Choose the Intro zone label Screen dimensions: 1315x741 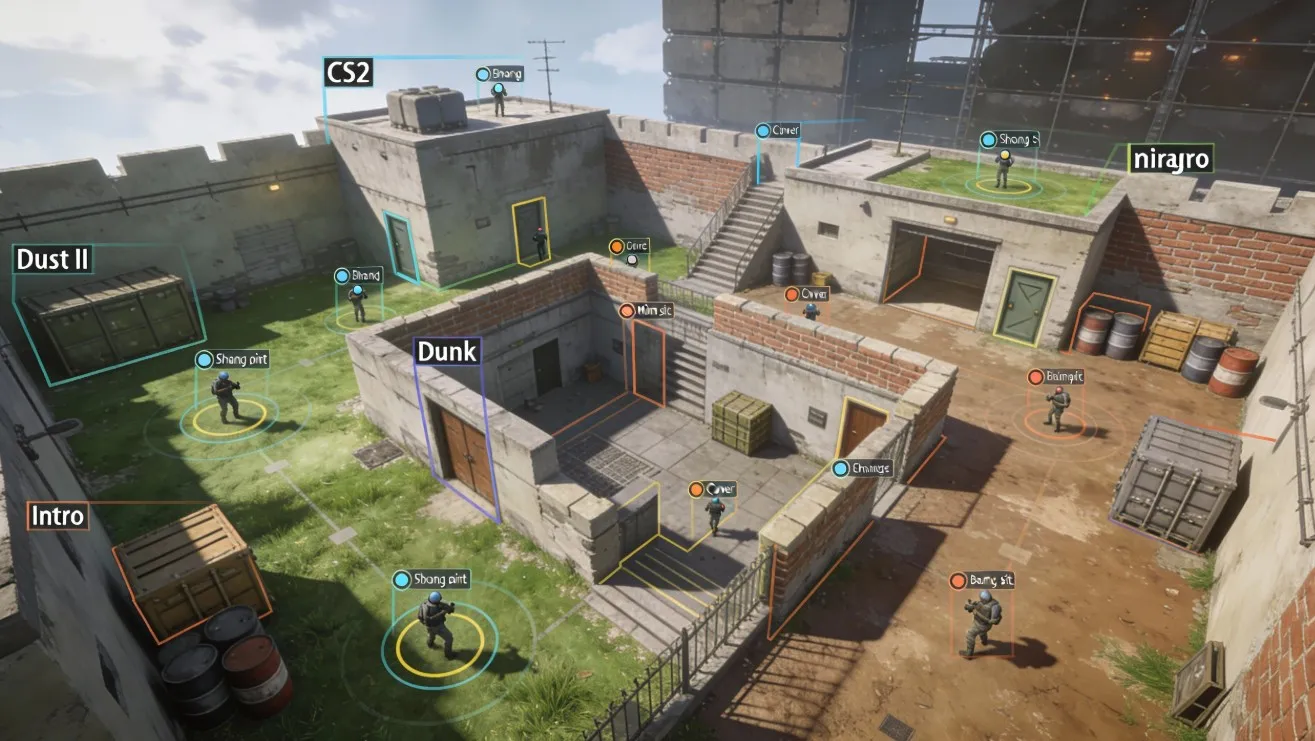click(x=58, y=517)
